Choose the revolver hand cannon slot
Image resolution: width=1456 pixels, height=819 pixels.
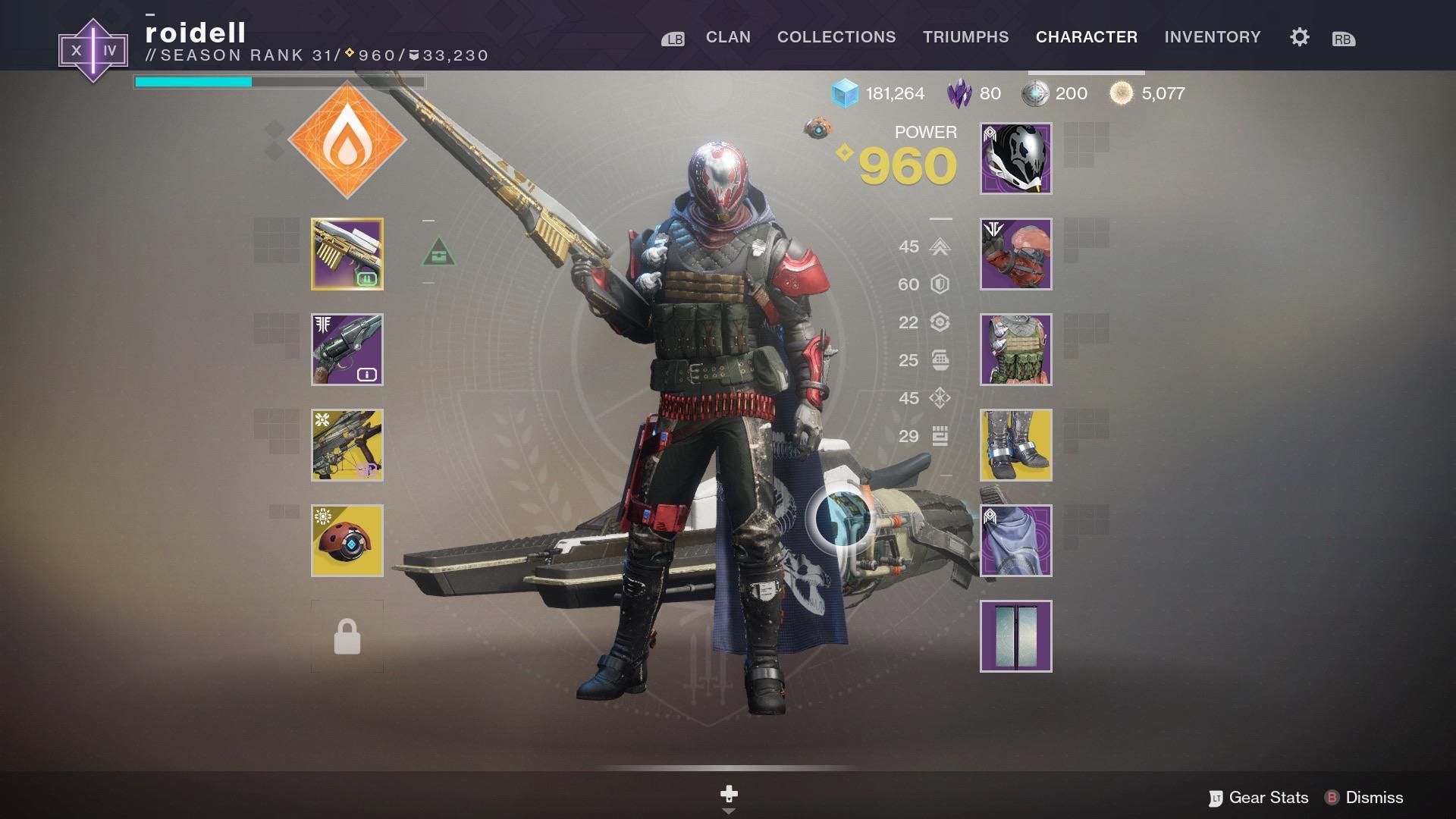pos(347,350)
